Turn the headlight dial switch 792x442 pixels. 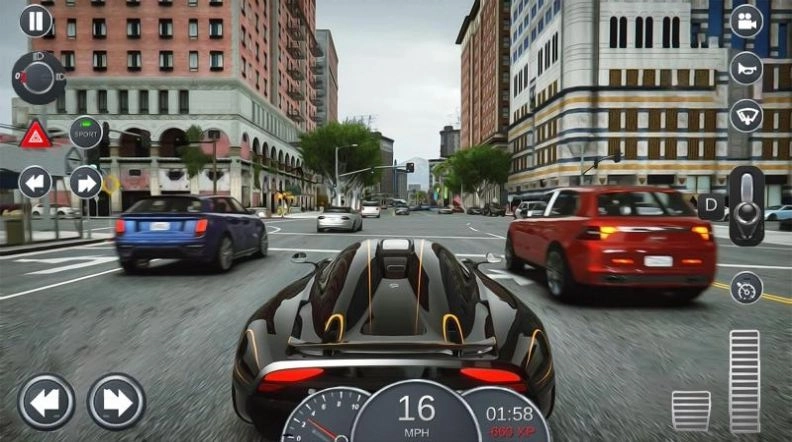38,78
